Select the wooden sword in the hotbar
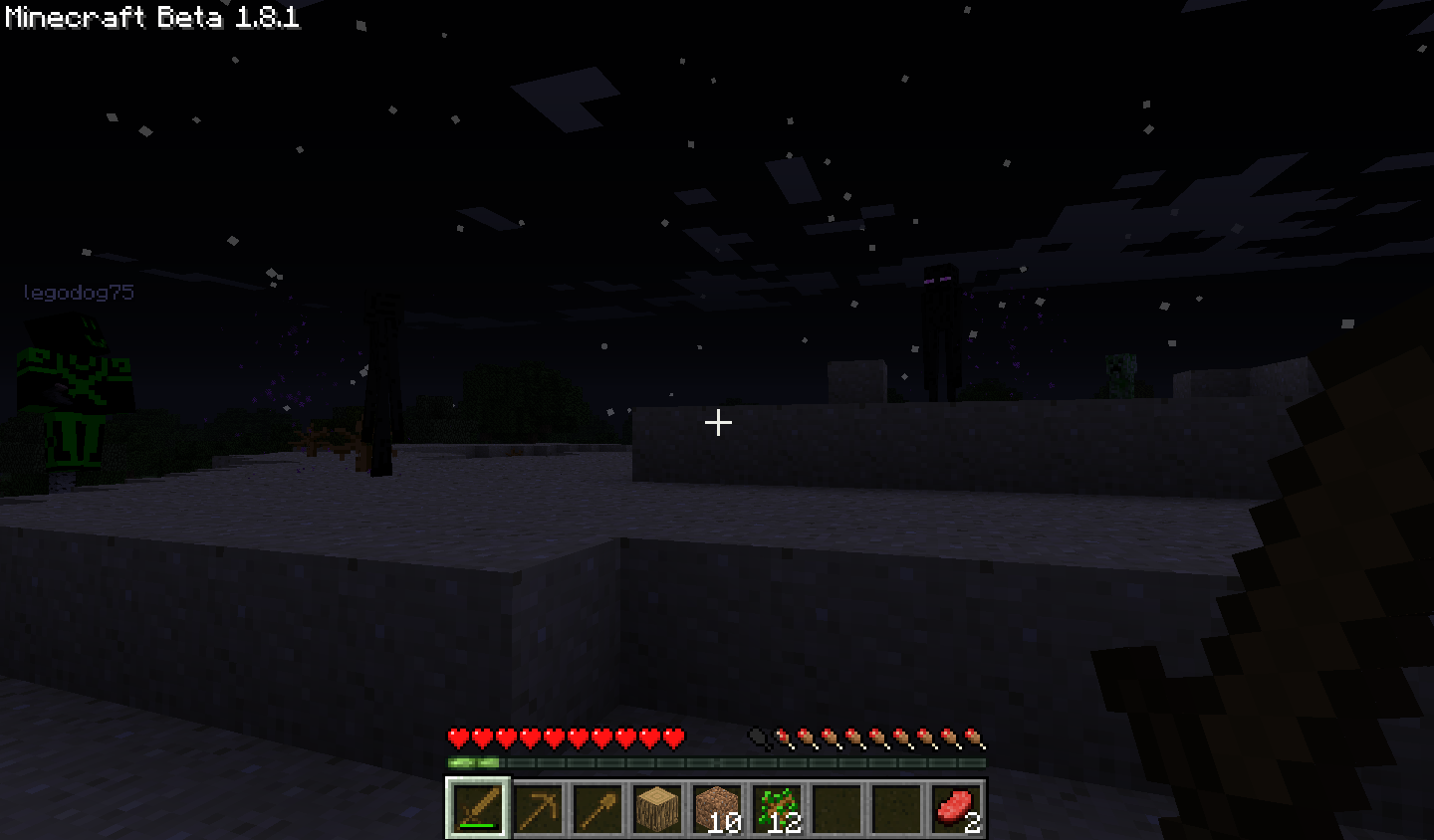 click(476, 806)
